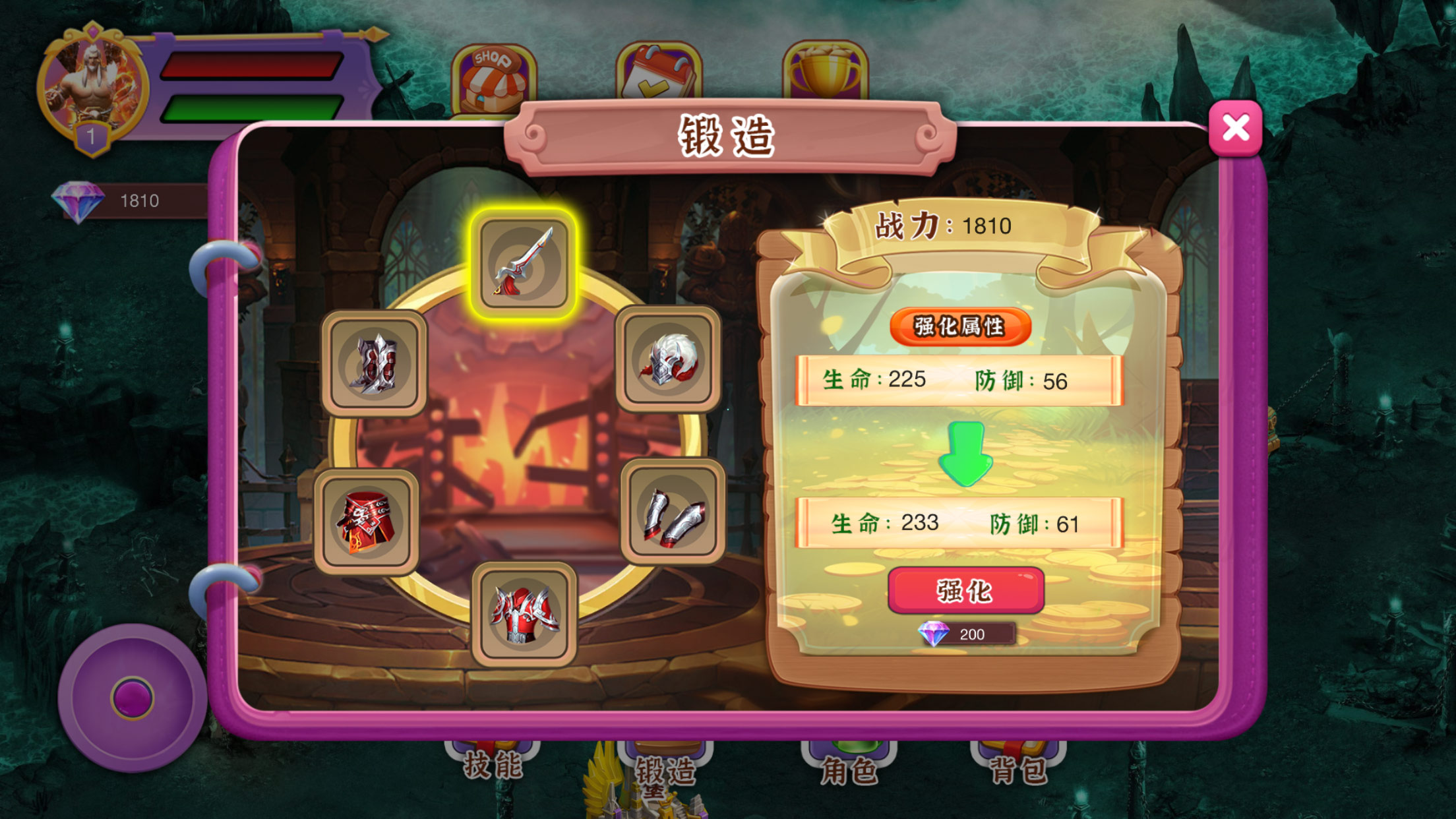
Task: Select the red chest armor slot
Action: [524, 615]
